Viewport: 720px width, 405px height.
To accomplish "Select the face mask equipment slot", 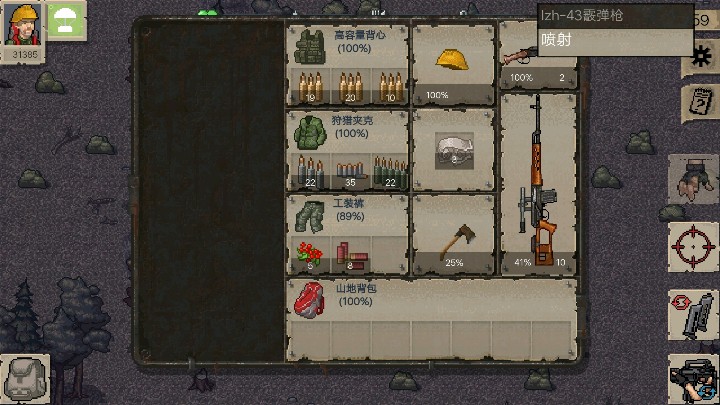I will click(x=453, y=150).
